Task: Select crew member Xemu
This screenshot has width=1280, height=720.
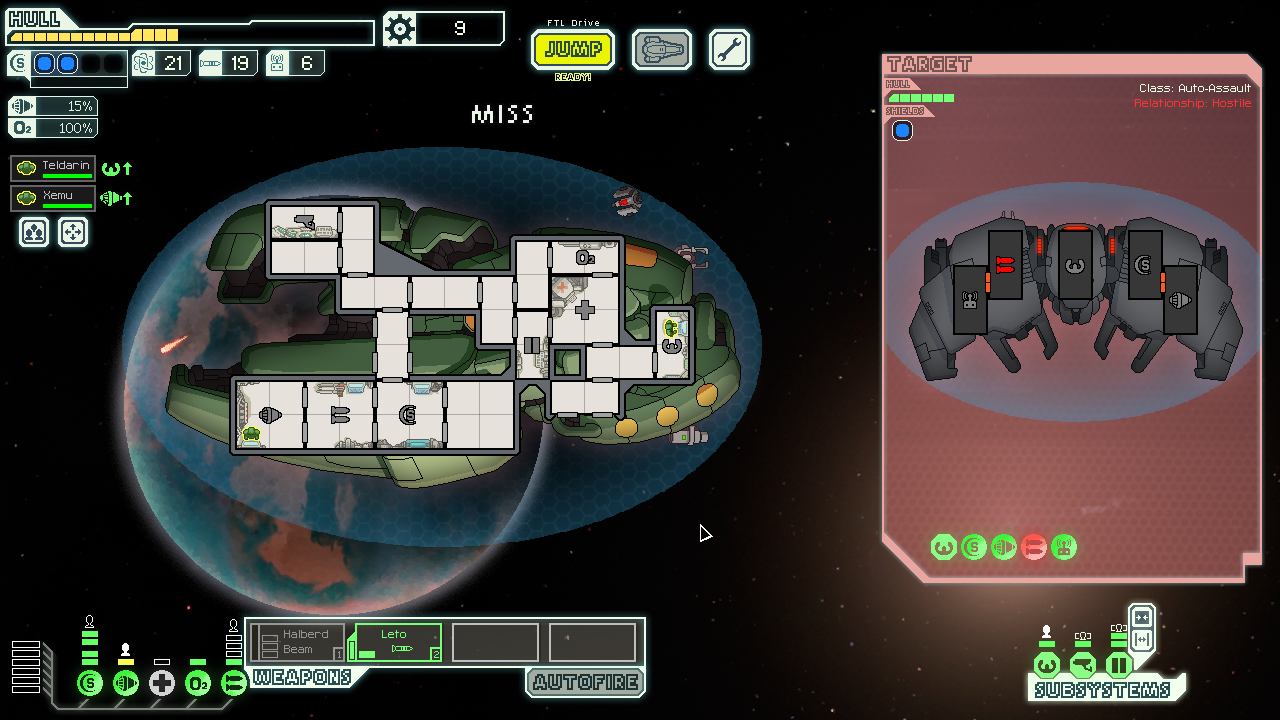Action: (x=54, y=198)
